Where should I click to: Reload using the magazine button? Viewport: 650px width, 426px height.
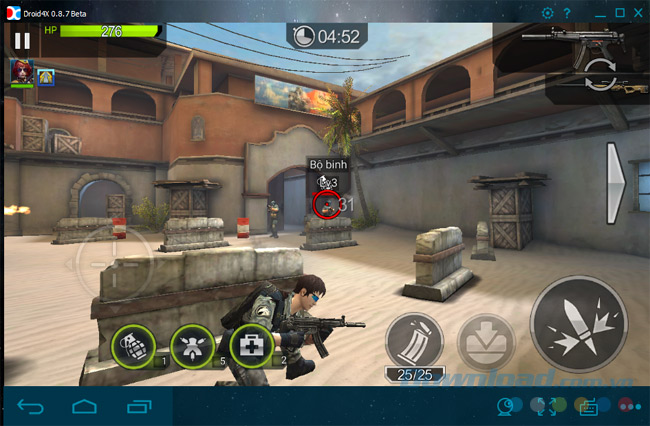pyautogui.click(x=413, y=341)
